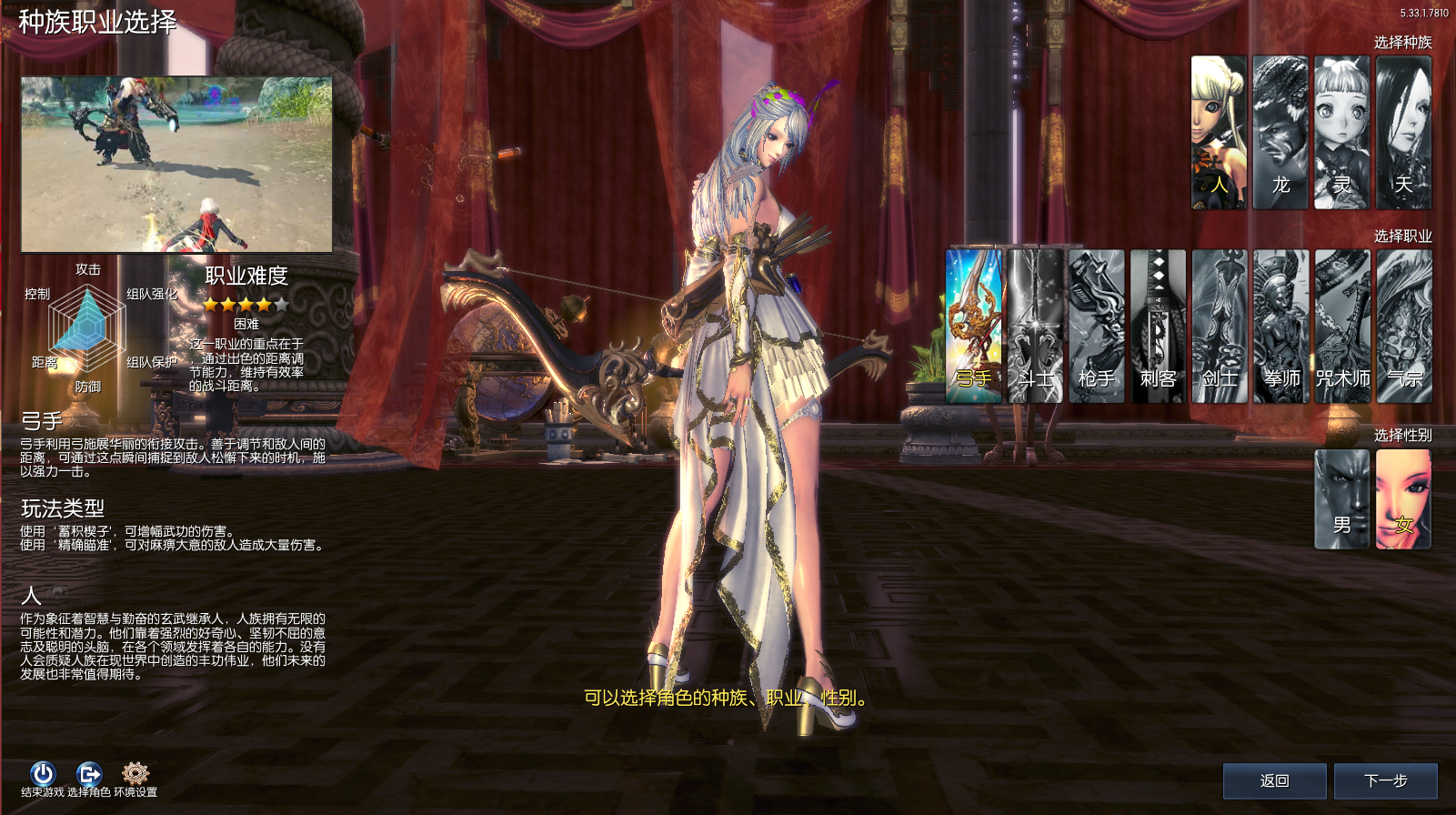Screen dimensions: 1456x815
Task: Select the 气宗 soul fighter class
Action: tap(1404, 326)
